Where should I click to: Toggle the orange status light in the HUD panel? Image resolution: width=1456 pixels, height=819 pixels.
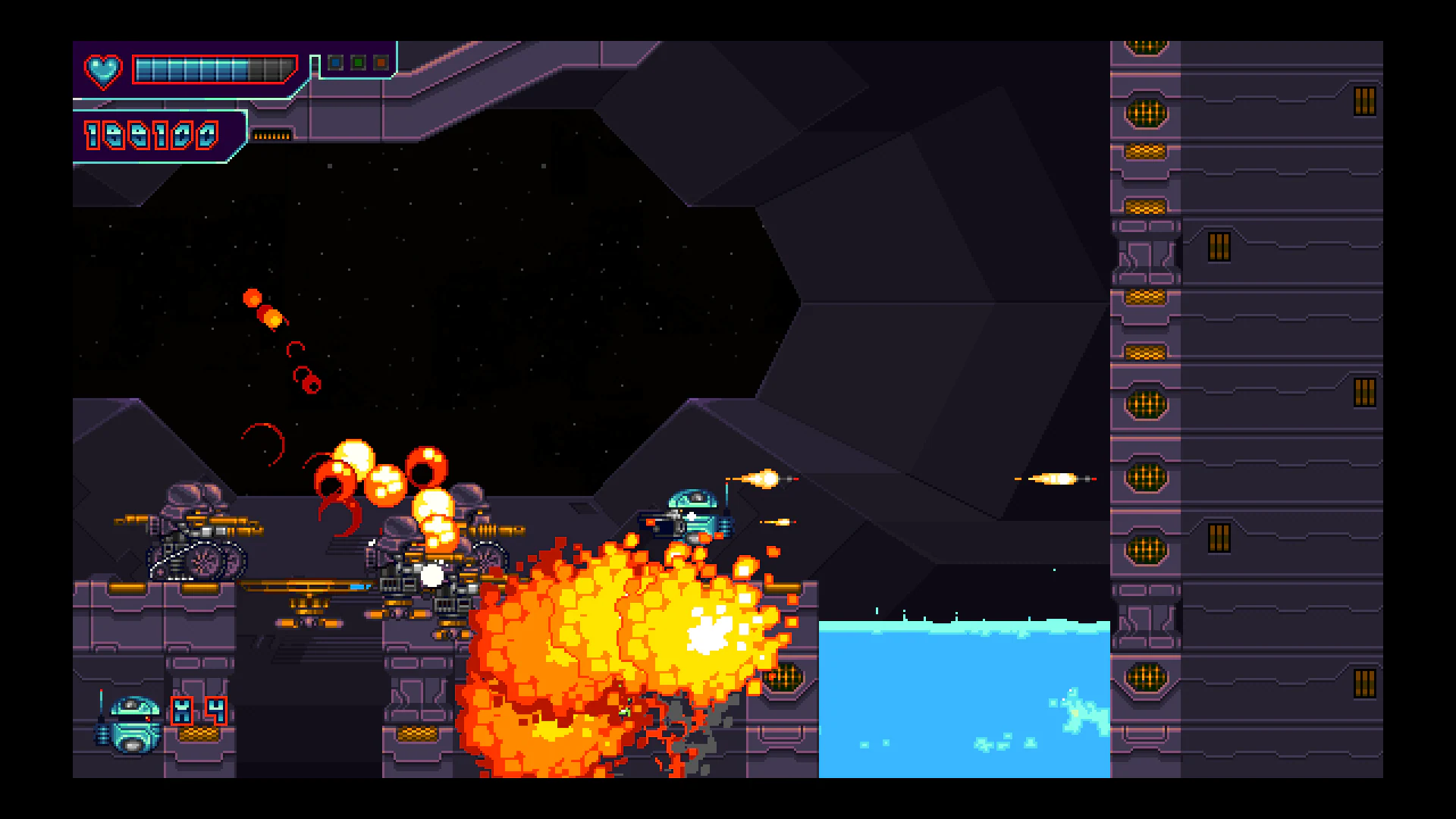381,62
